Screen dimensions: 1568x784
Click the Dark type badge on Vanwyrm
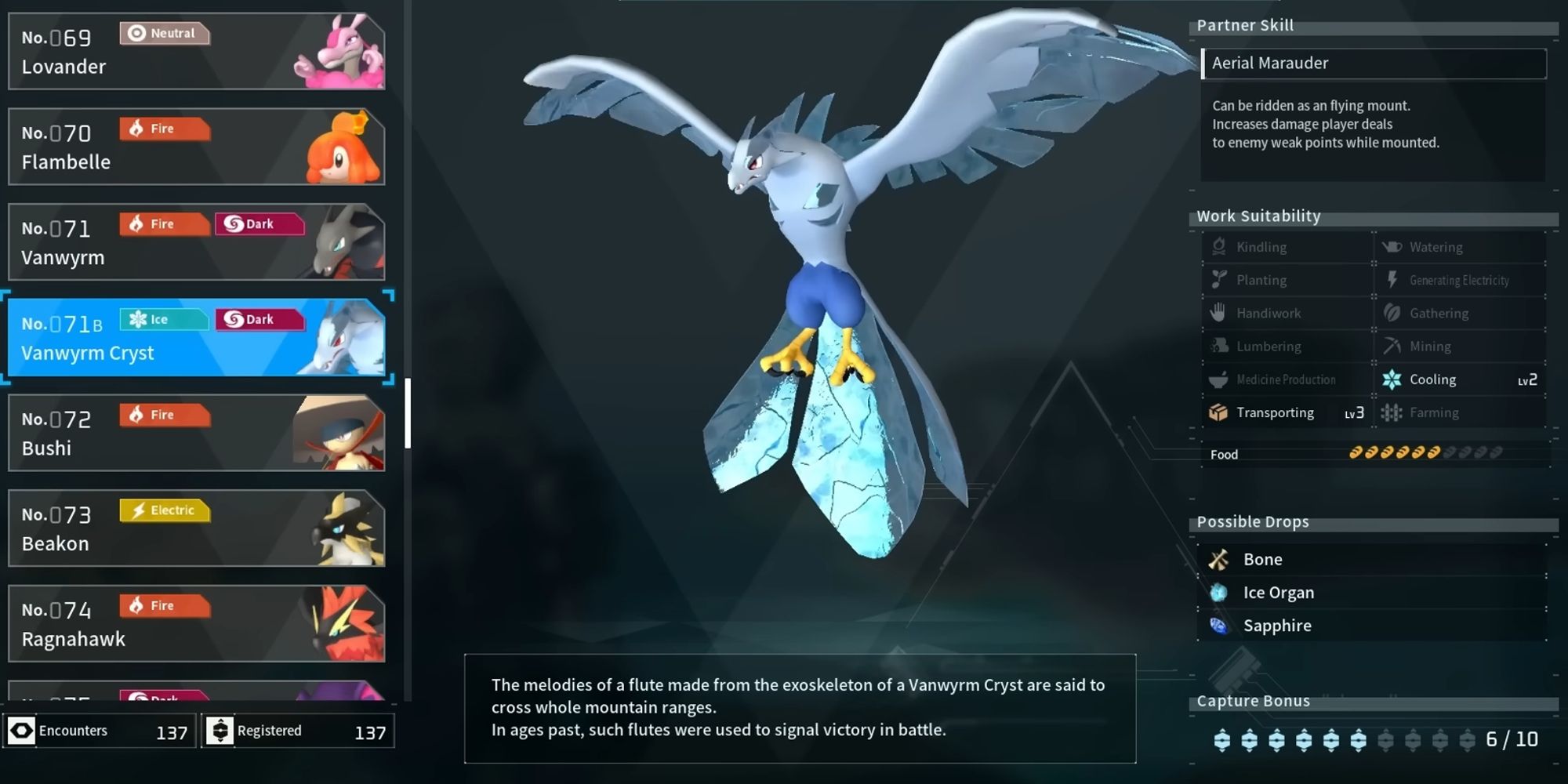tap(260, 224)
